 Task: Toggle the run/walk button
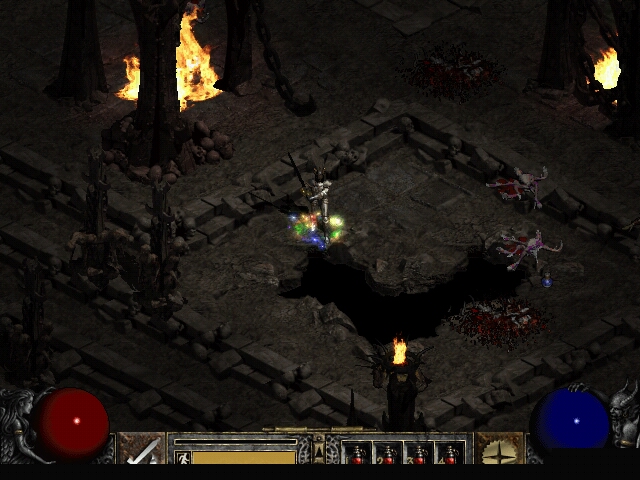(x=181, y=457)
